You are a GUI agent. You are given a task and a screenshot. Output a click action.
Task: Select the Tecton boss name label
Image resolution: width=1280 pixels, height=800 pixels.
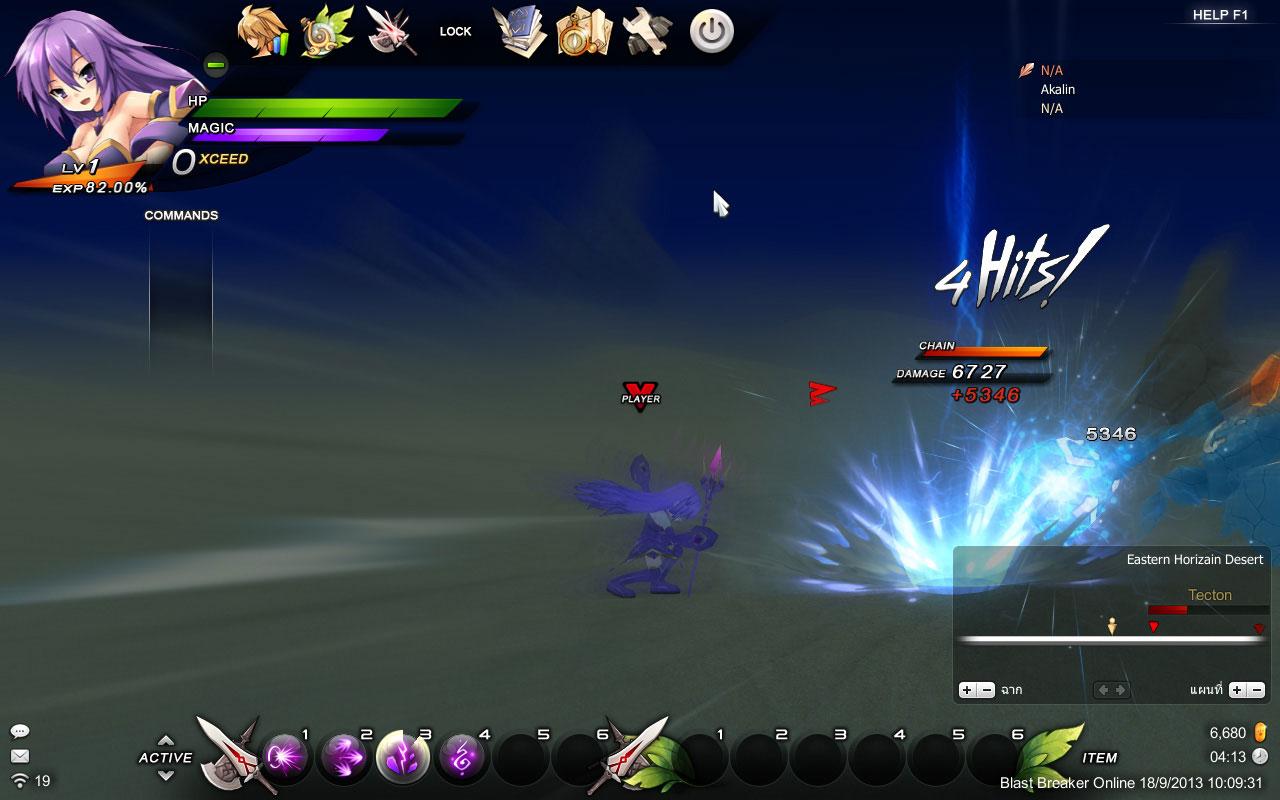[x=1211, y=595]
